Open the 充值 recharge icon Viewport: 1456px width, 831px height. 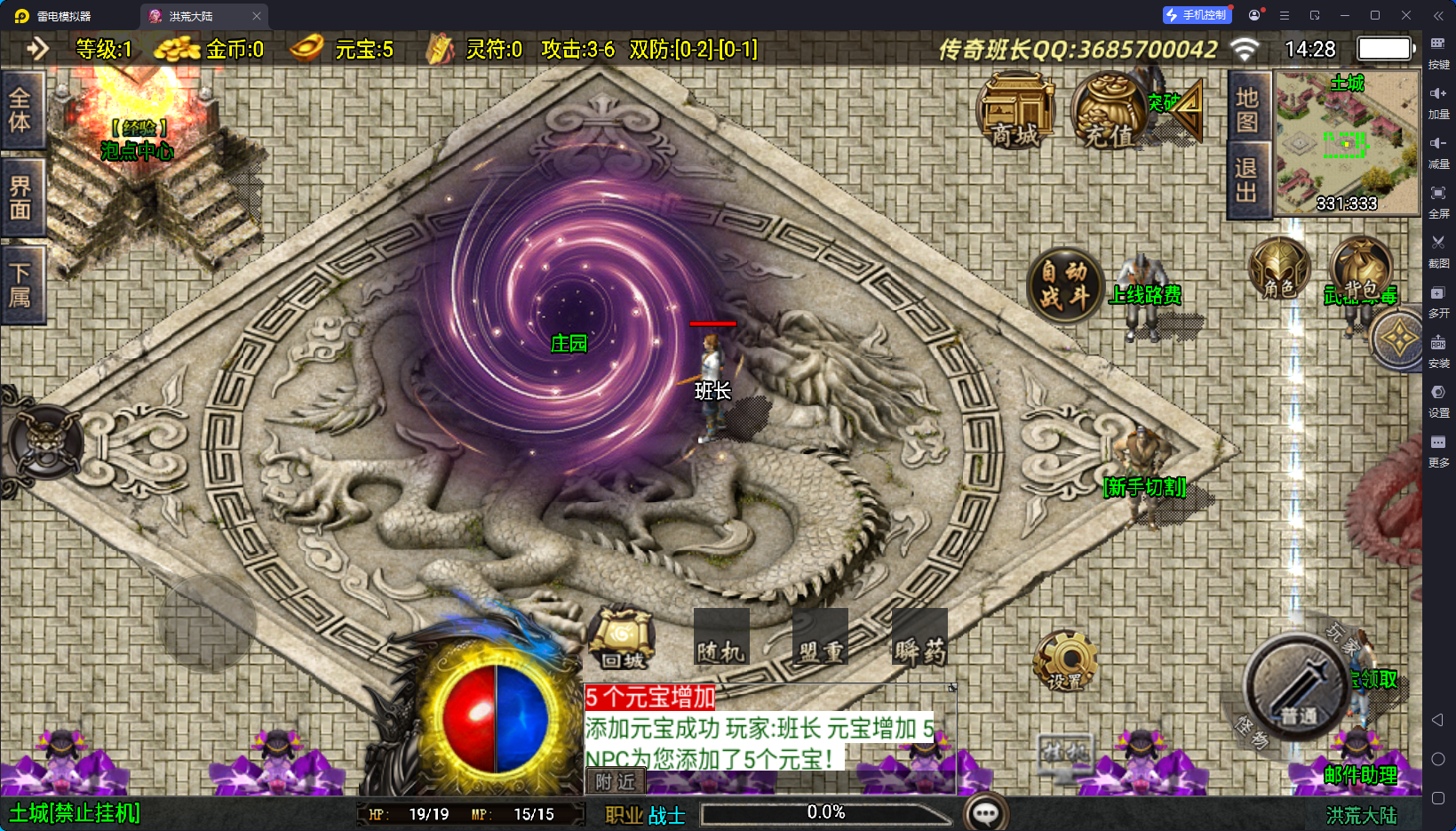pyautogui.click(x=1109, y=111)
